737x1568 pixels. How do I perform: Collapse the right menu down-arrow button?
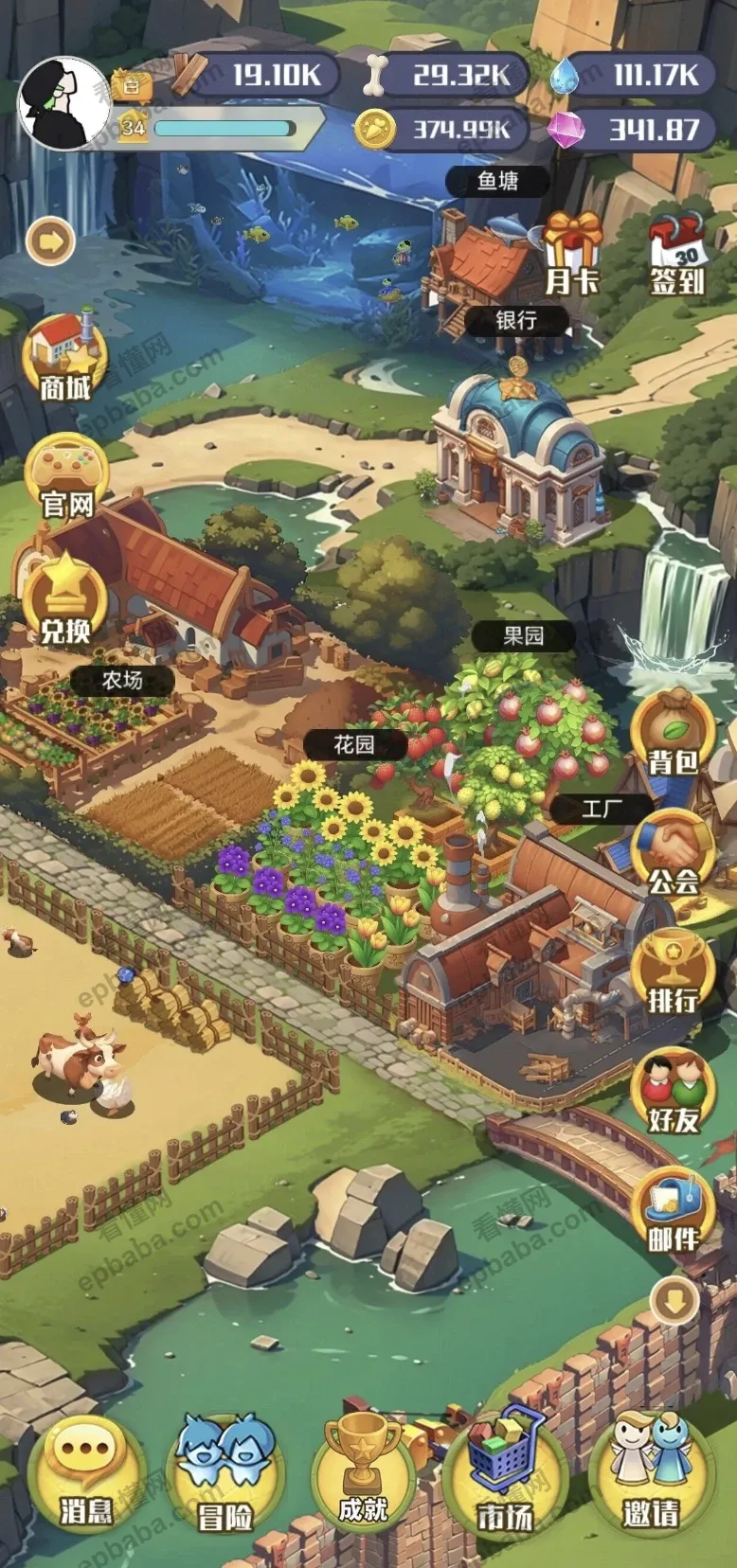click(674, 1303)
